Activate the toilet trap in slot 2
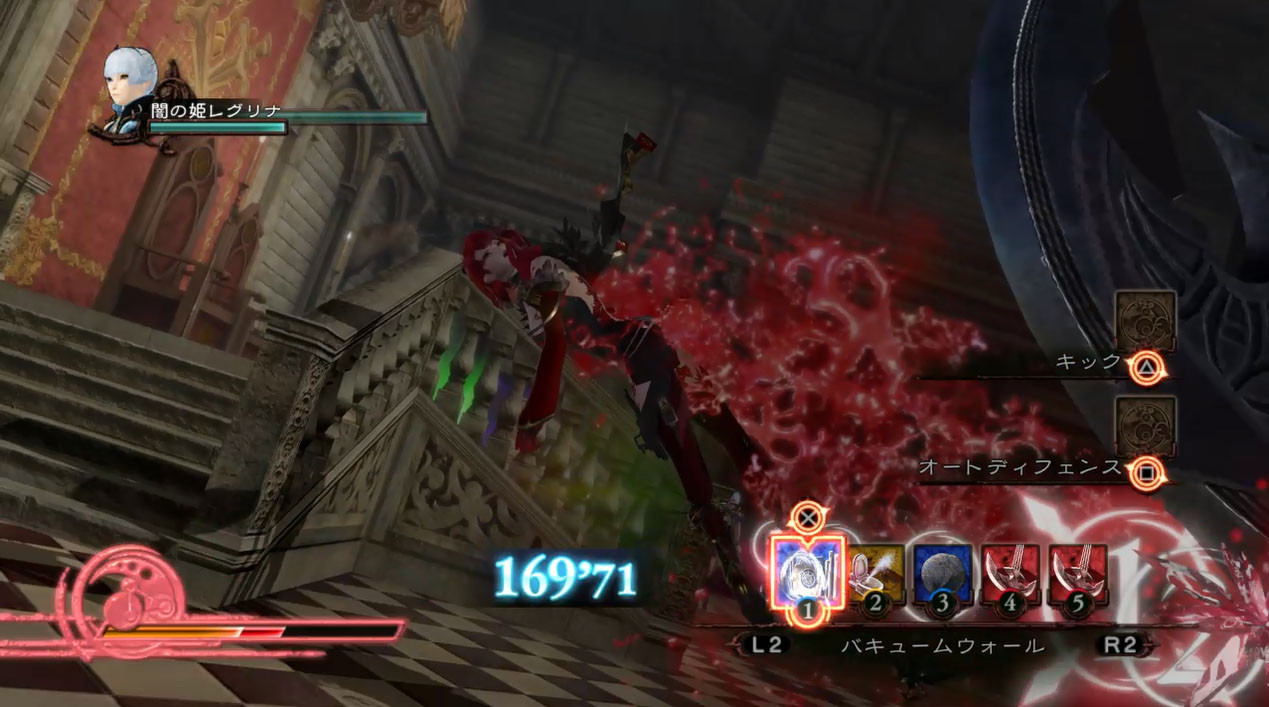Image resolution: width=1269 pixels, height=707 pixels. coord(875,574)
